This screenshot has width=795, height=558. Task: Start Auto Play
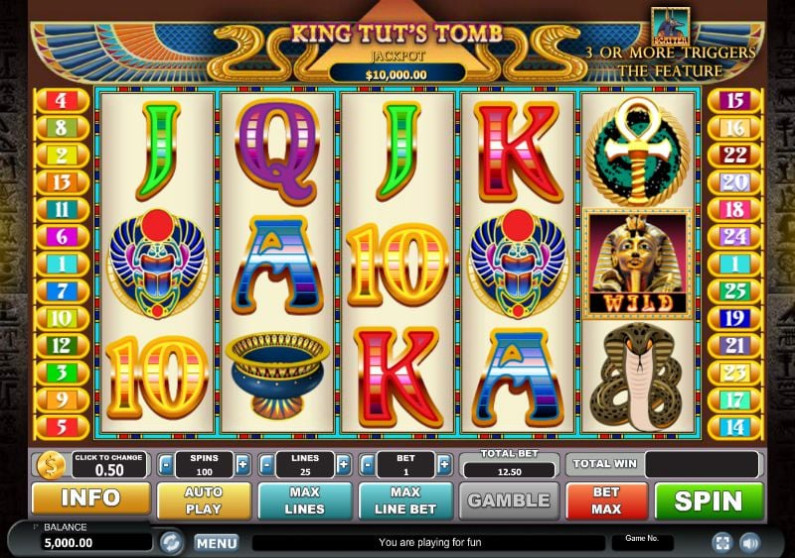point(203,500)
